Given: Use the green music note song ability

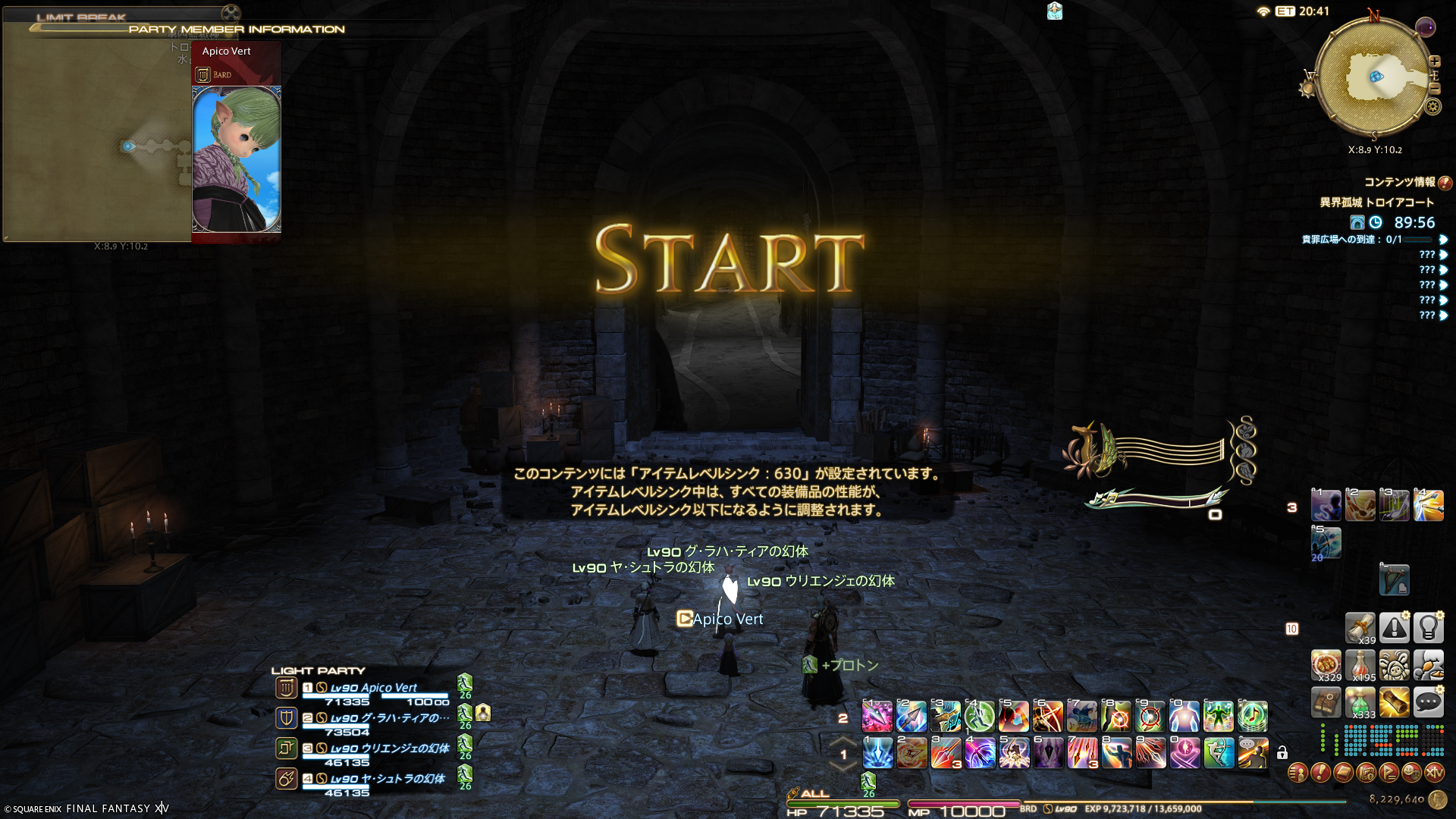Looking at the screenshot, I should point(1252,717).
